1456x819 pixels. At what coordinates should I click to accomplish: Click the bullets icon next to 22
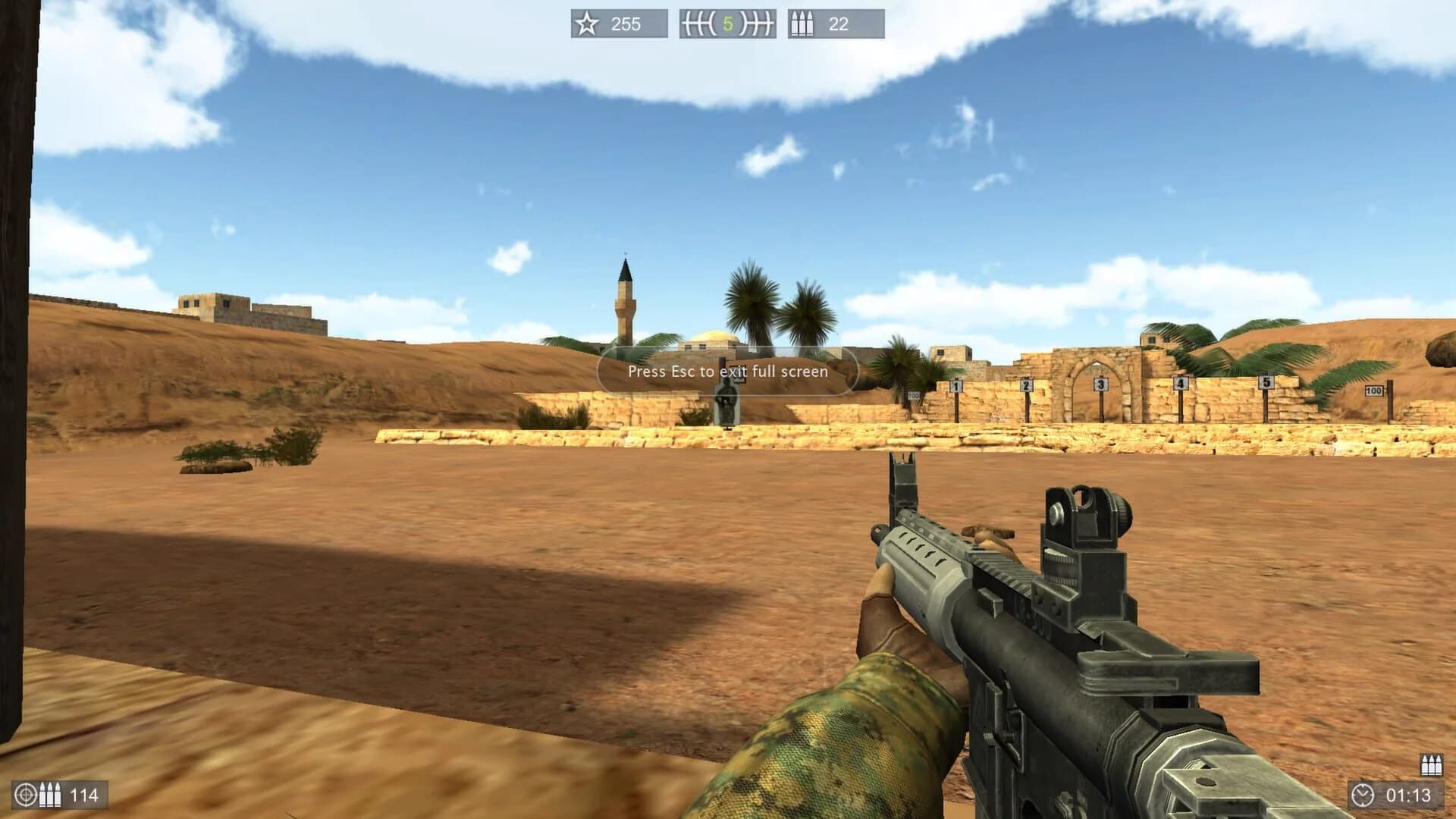pos(802,24)
